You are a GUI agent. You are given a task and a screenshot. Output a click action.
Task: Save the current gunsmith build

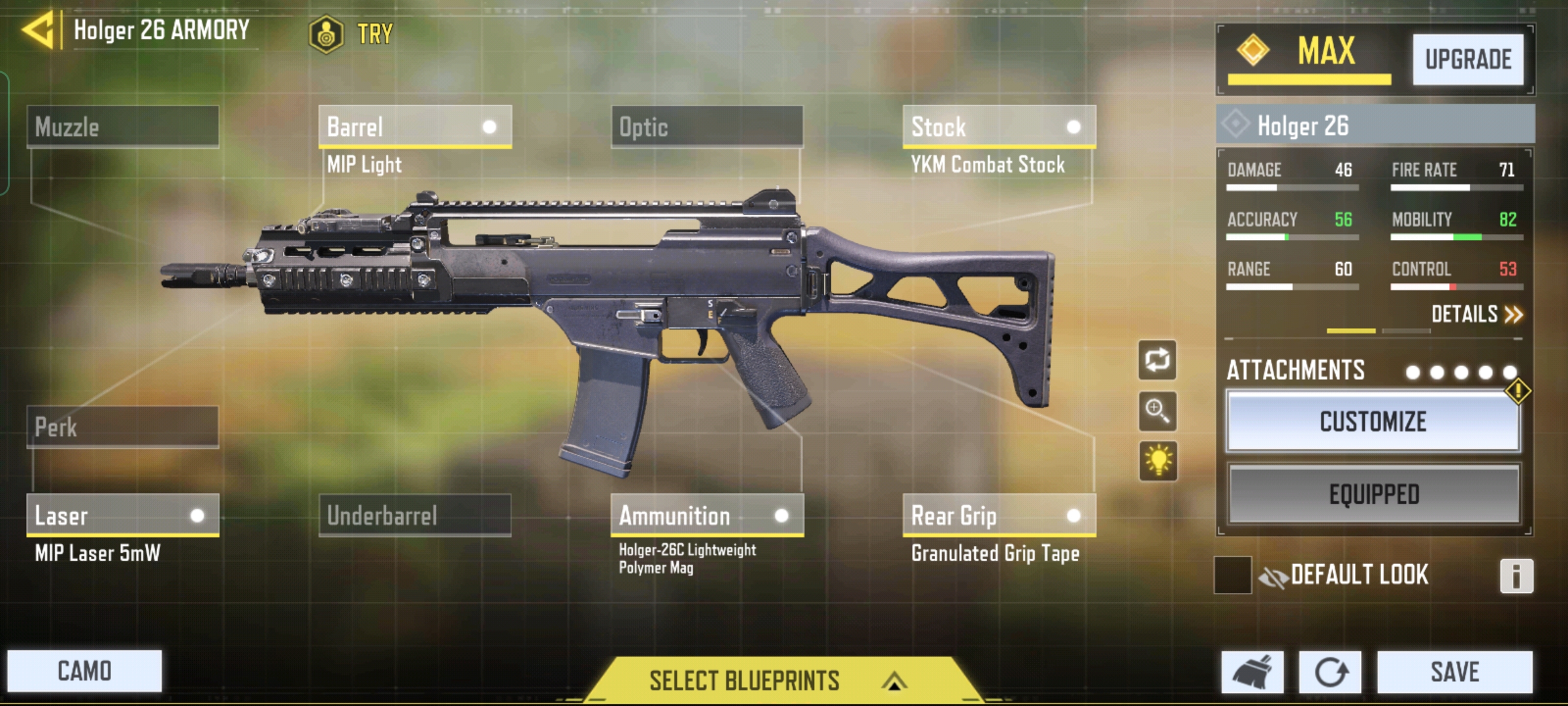pyautogui.click(x=1454, y=671)
